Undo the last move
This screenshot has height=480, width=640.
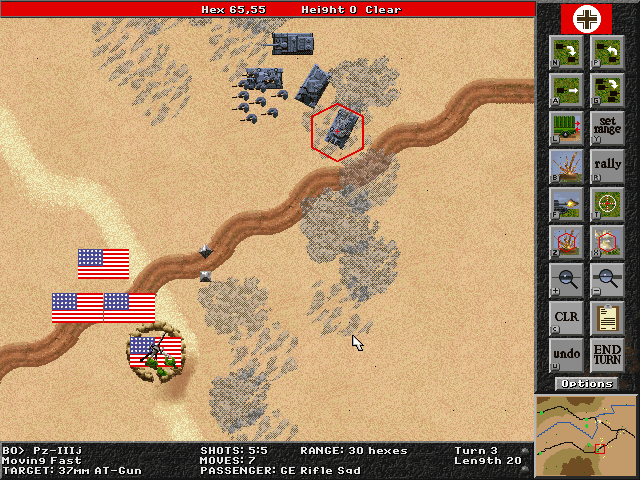pyautogui.click(x=566, y=355)
